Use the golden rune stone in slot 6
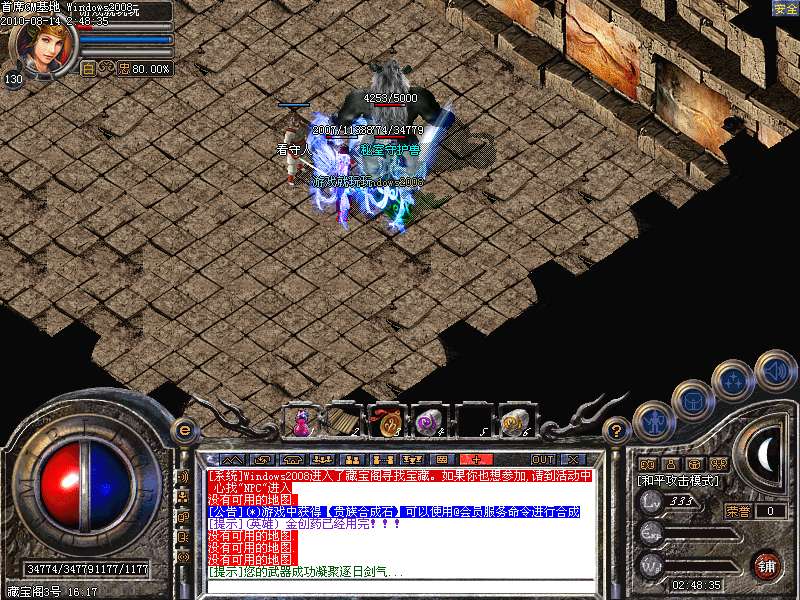 [x=514, y=421]
